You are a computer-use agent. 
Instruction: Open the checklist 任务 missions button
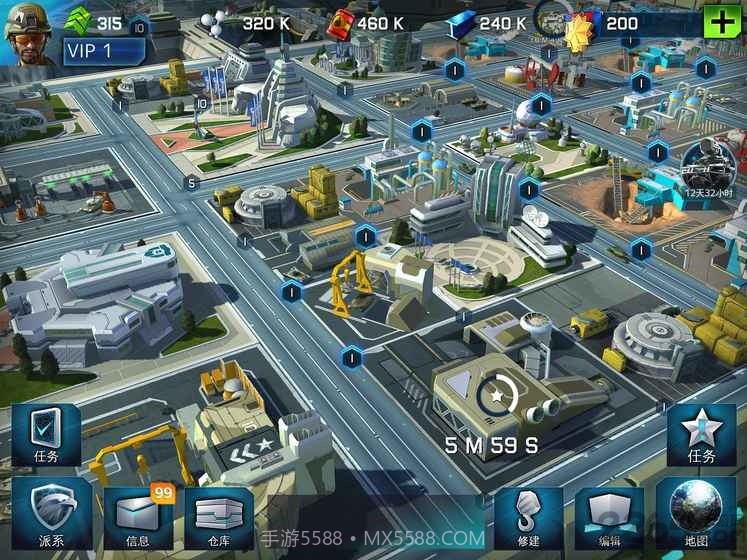click(x=45, y=436)
